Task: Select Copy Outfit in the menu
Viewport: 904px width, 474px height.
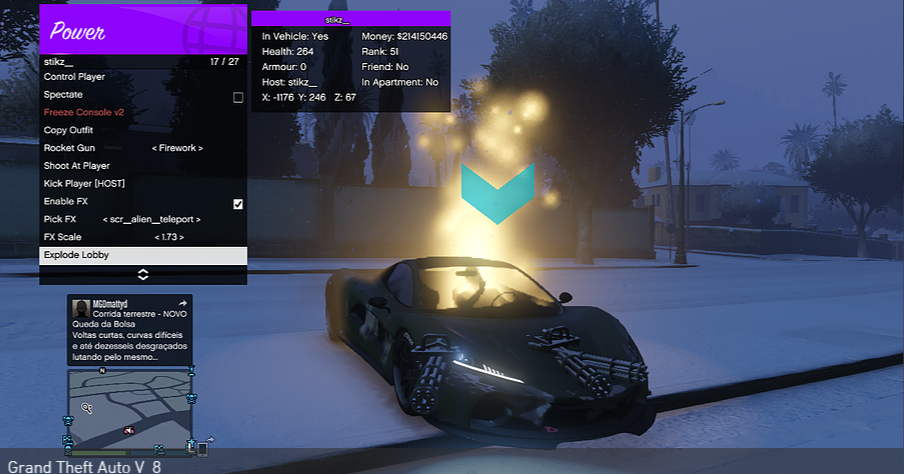Action: (69, 130)
